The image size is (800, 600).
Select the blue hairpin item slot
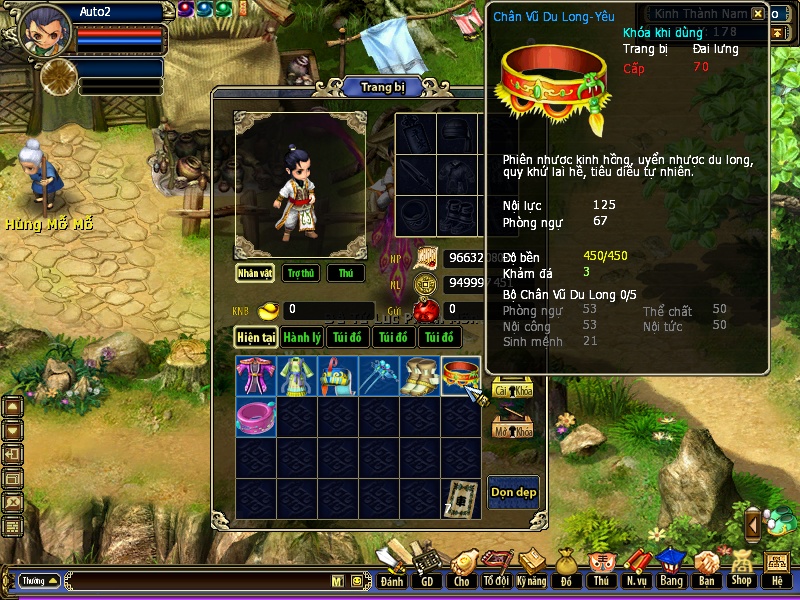coord(379,376)
